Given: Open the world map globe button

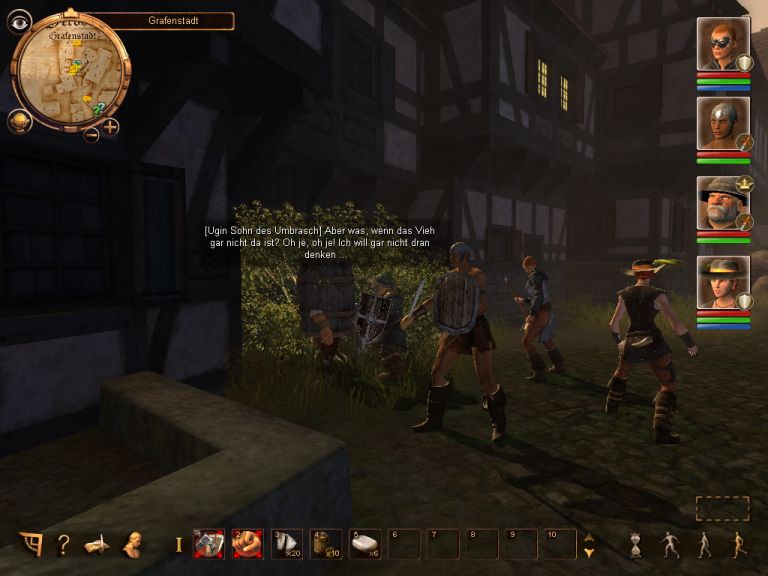Looking at the screenshot, I should [x=19, y=122].
